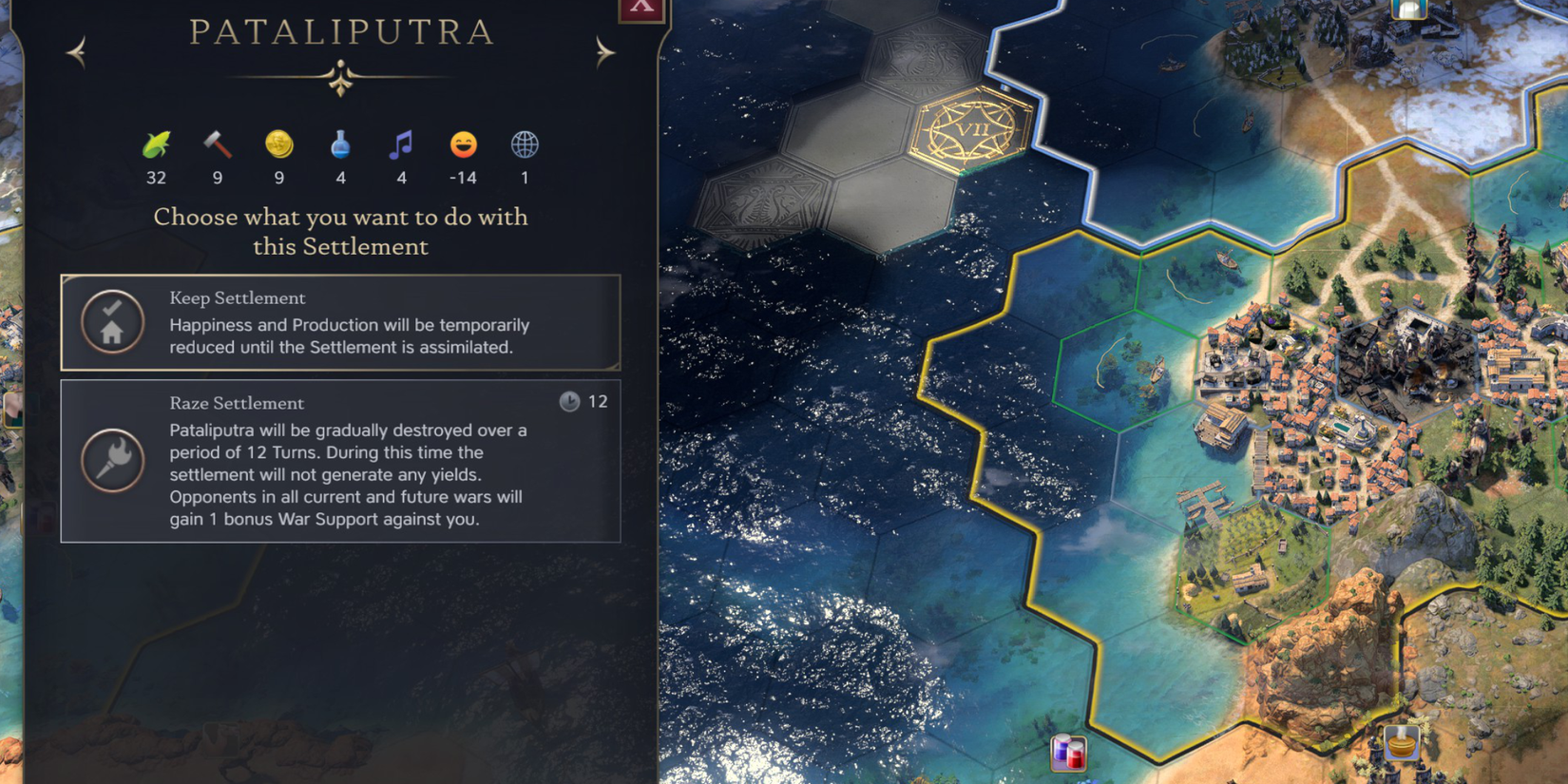Click the Happiness smiley showing -14
This screenshot has height=784, width=1568.
click(x=463, y=144)
